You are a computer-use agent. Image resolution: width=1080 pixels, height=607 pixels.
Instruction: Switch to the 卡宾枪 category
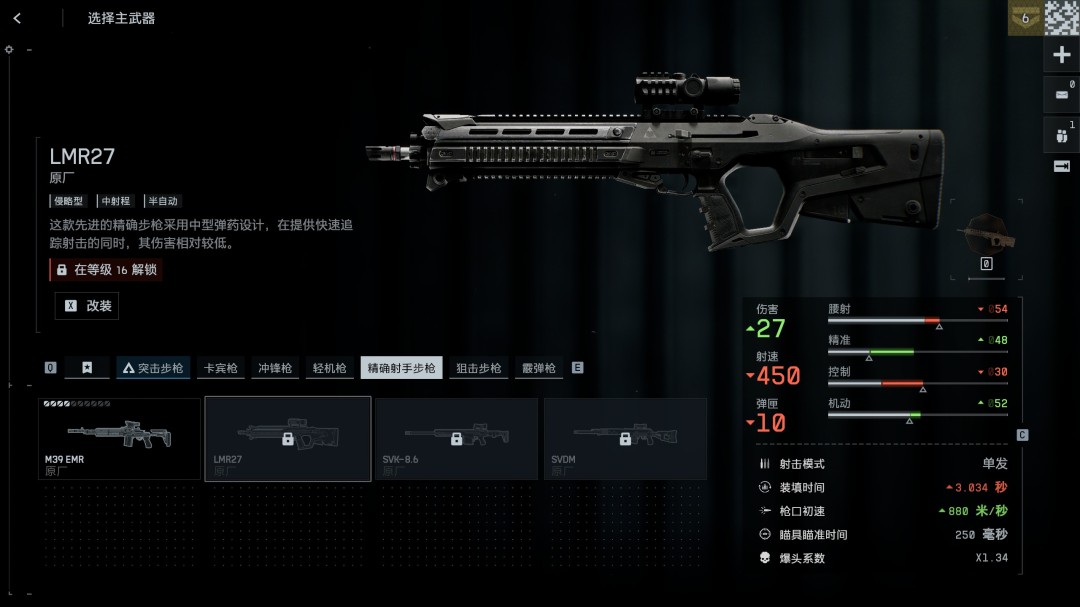(221, 368)
